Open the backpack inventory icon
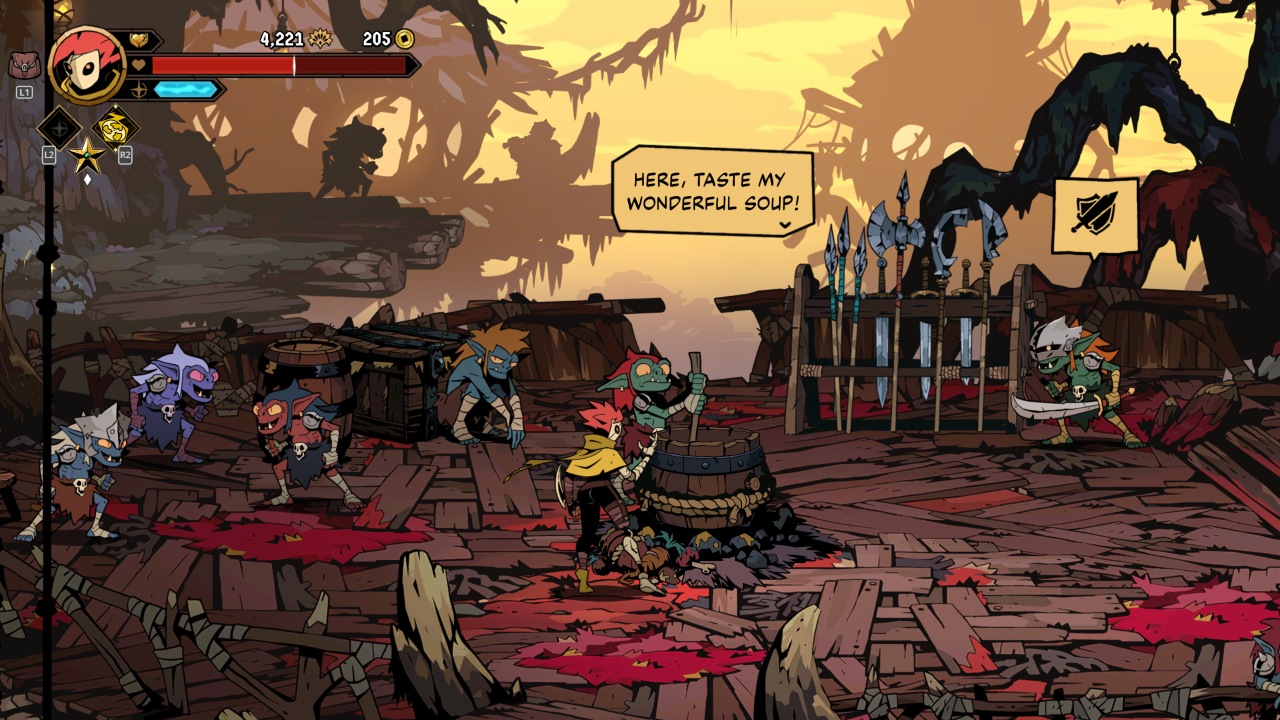Screen dimensions: 1280x720 (x=25, y=66)
